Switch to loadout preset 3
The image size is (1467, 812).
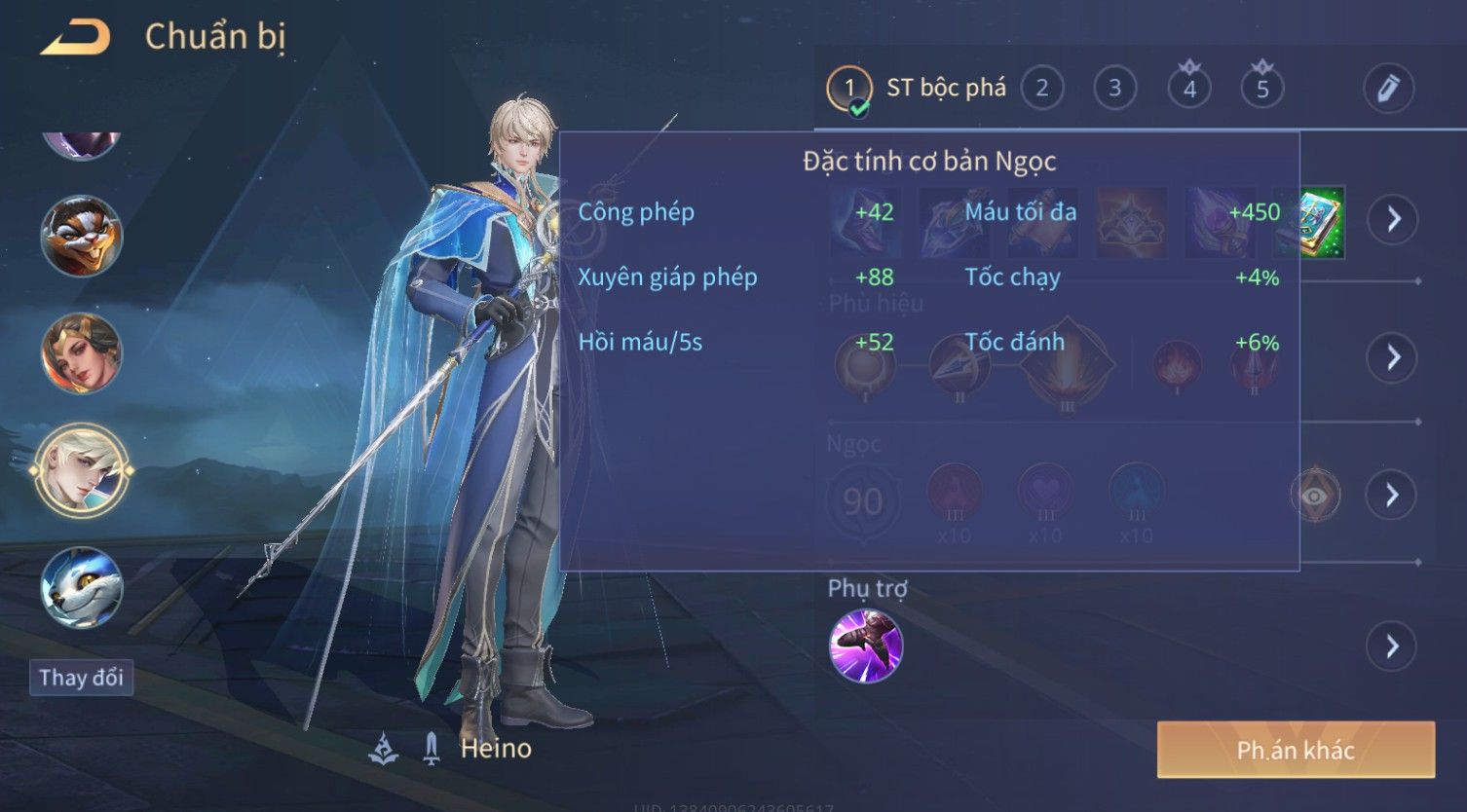point(1114,89)
